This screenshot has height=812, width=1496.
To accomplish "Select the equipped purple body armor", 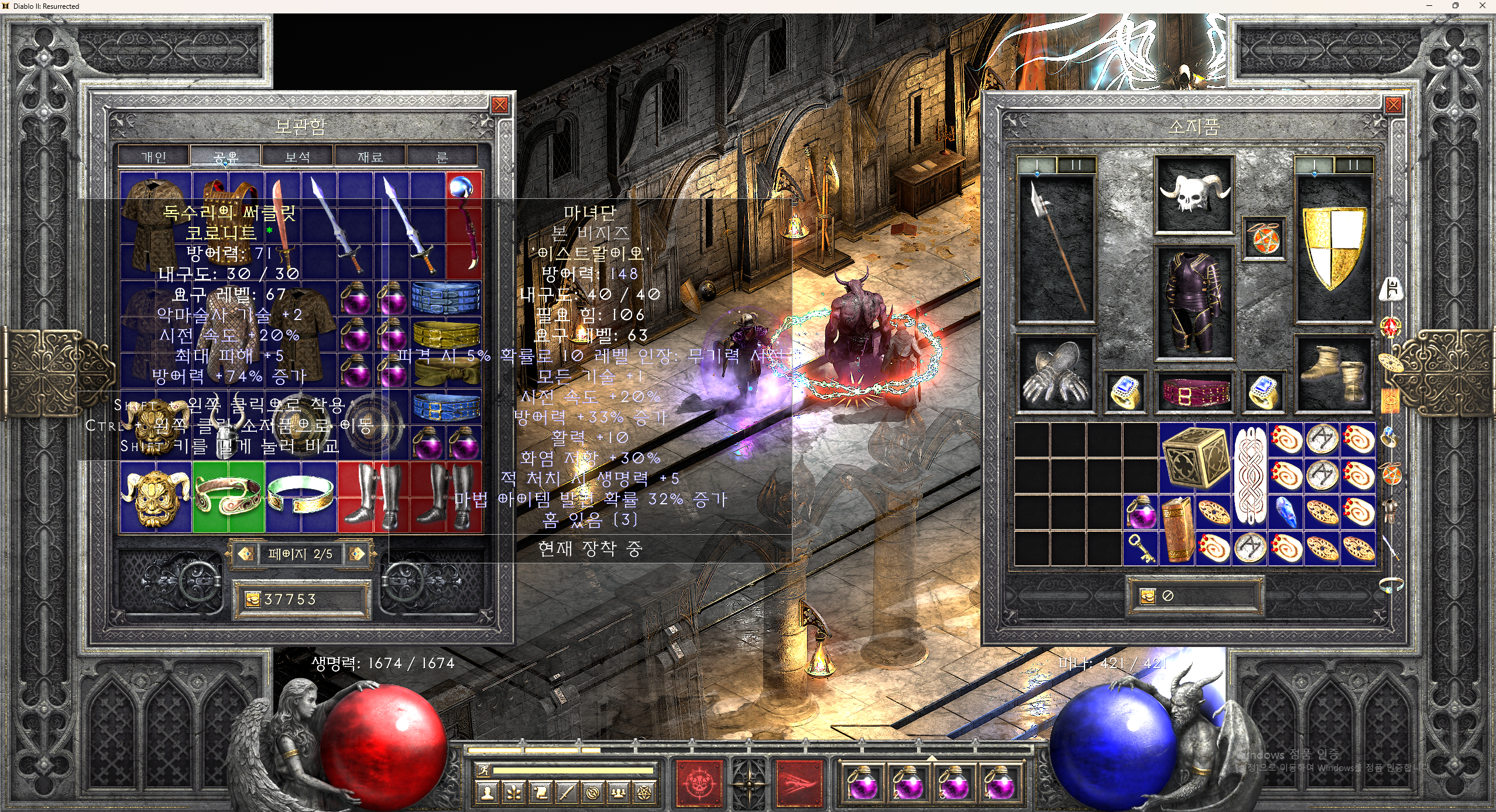I will pyautogui.click(x=1194, y=302).
